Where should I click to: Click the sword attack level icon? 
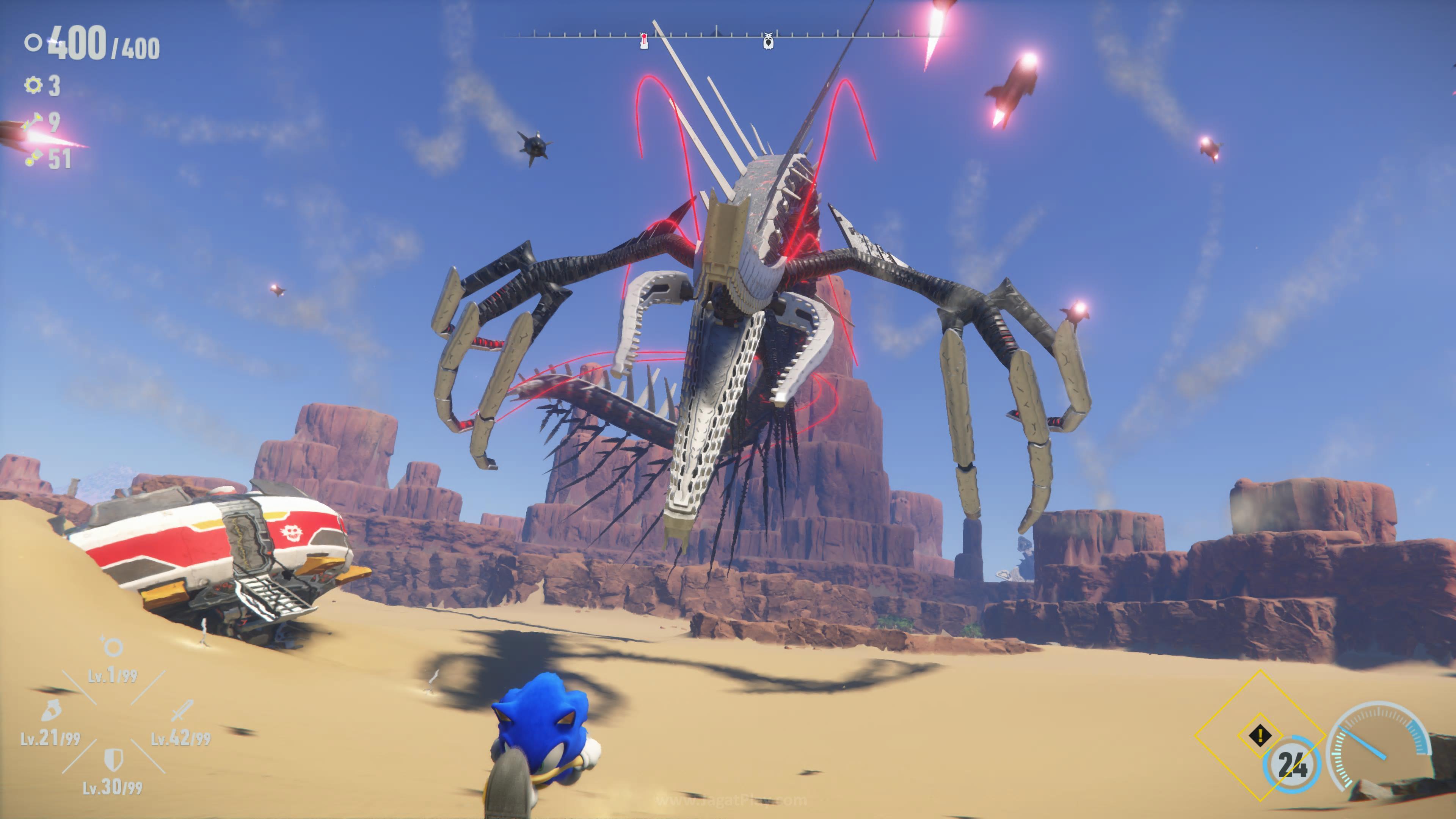[182, 711]
